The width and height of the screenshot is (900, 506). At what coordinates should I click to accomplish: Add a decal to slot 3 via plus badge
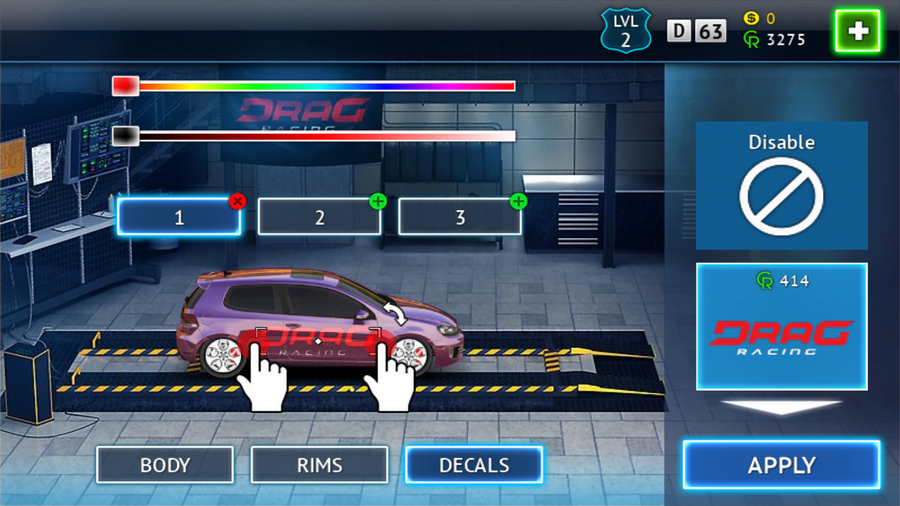(517, 201)
